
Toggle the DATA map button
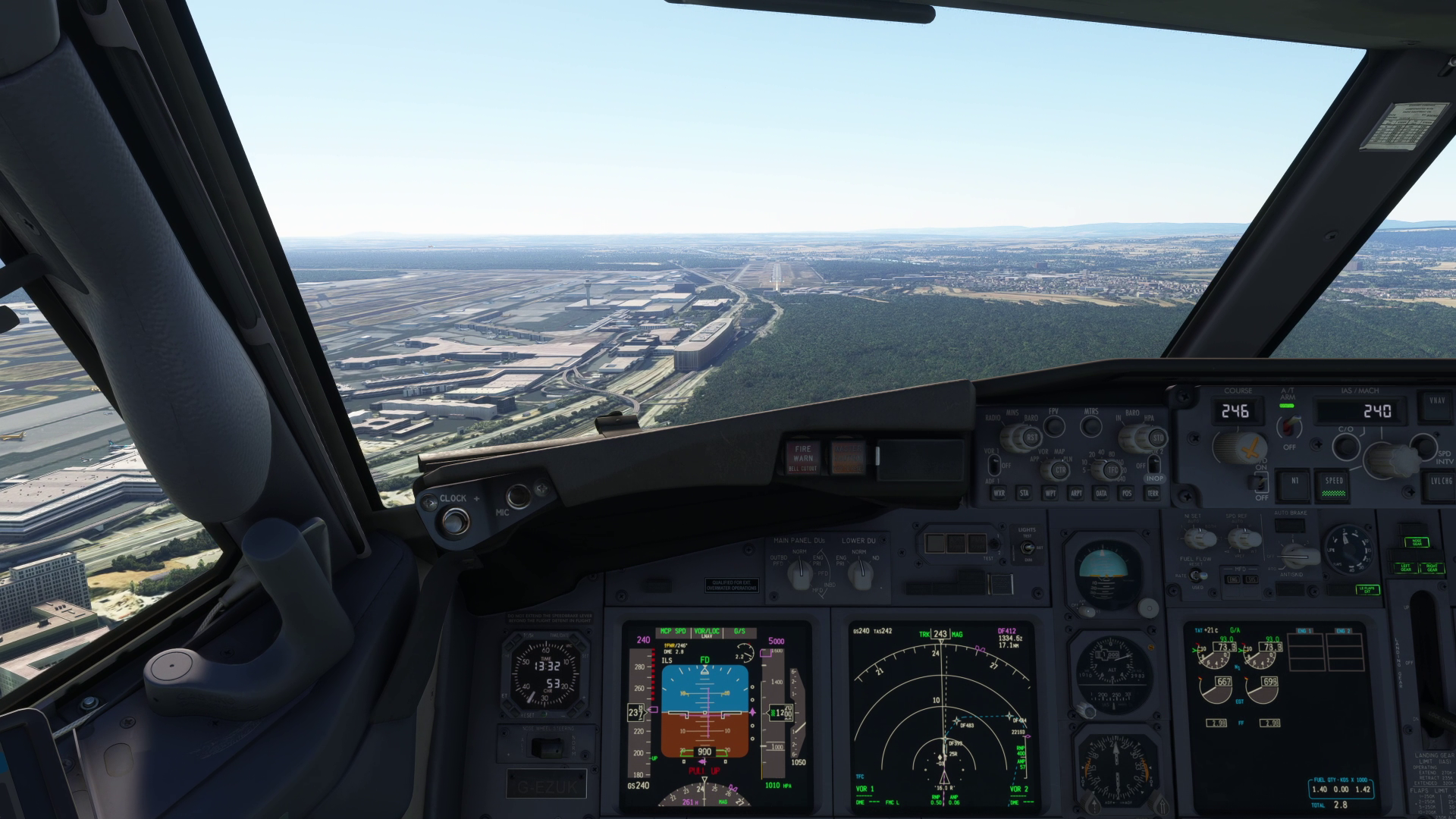pyautogui.click(x=1101, y=493)
